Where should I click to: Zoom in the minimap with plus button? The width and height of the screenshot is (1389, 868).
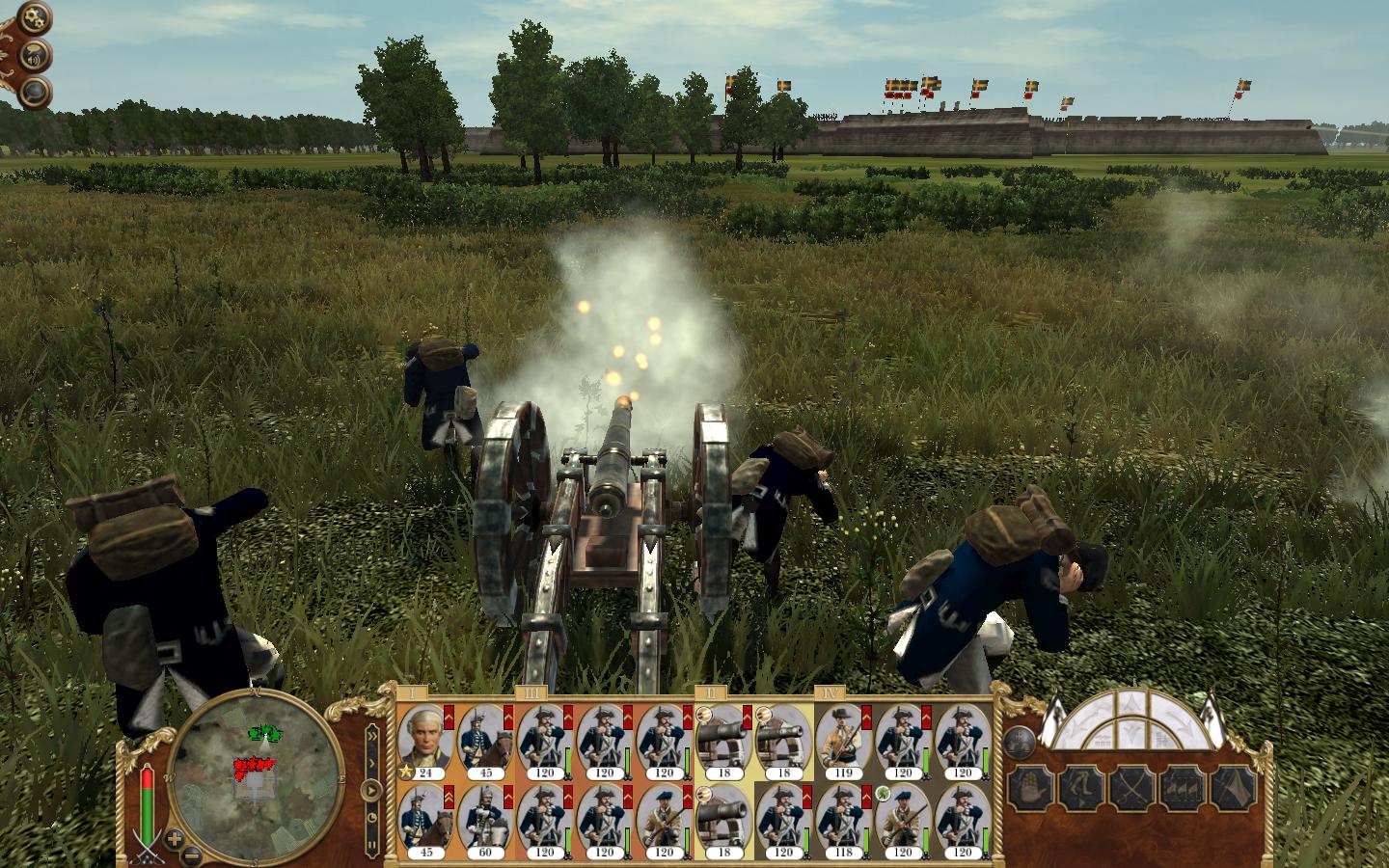click(x=174, y=837)
